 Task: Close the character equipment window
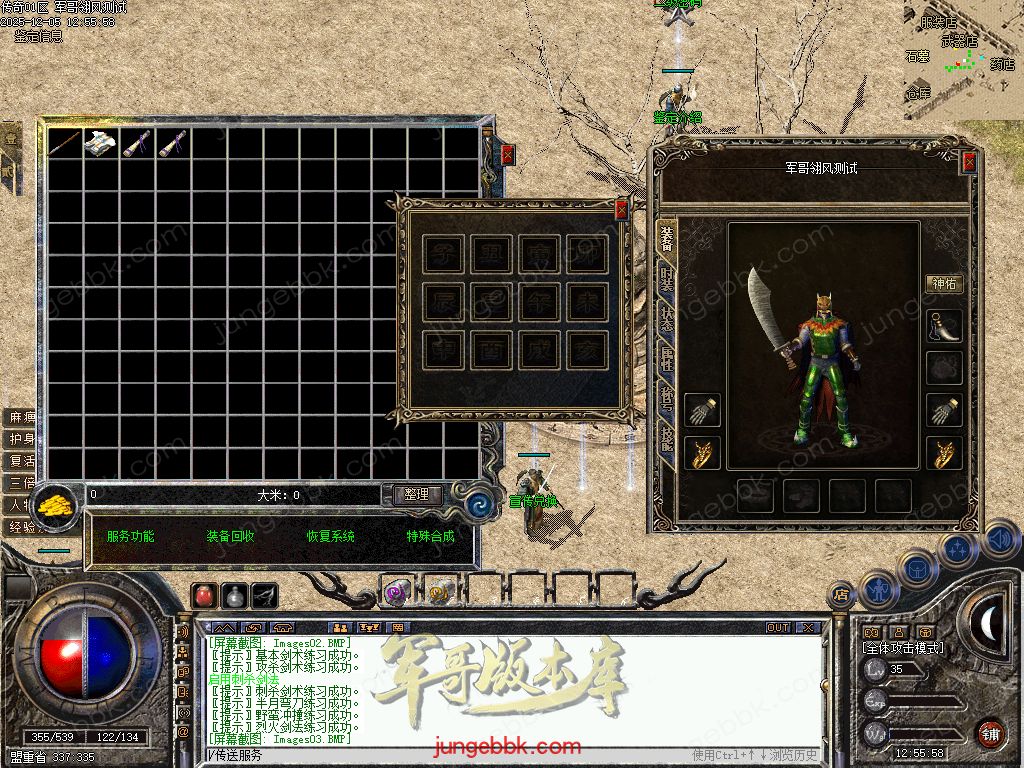pos(968,163)
